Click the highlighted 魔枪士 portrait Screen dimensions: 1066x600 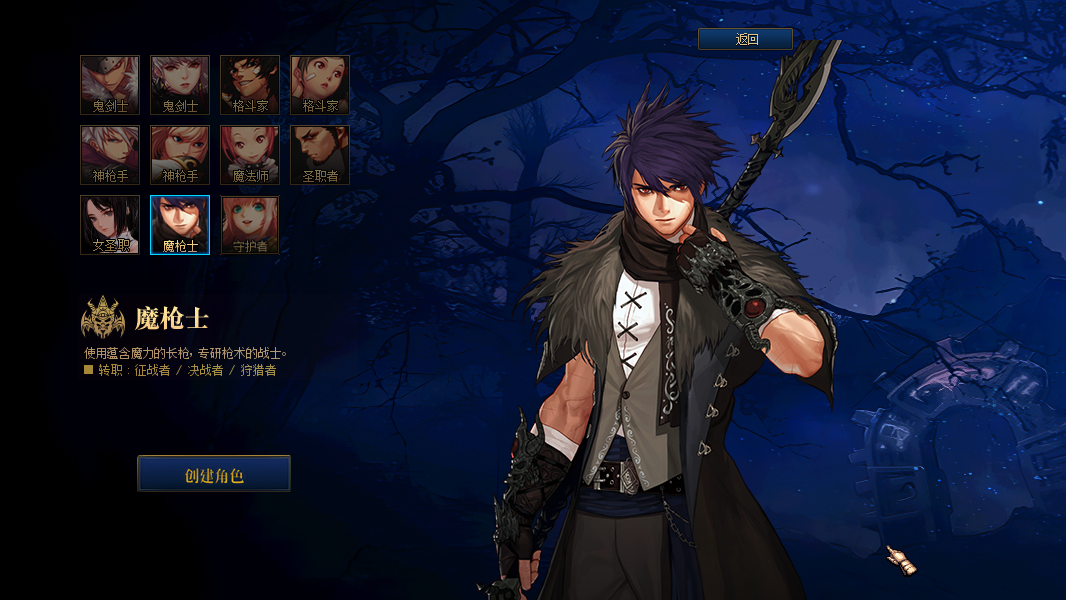(180, 225)
